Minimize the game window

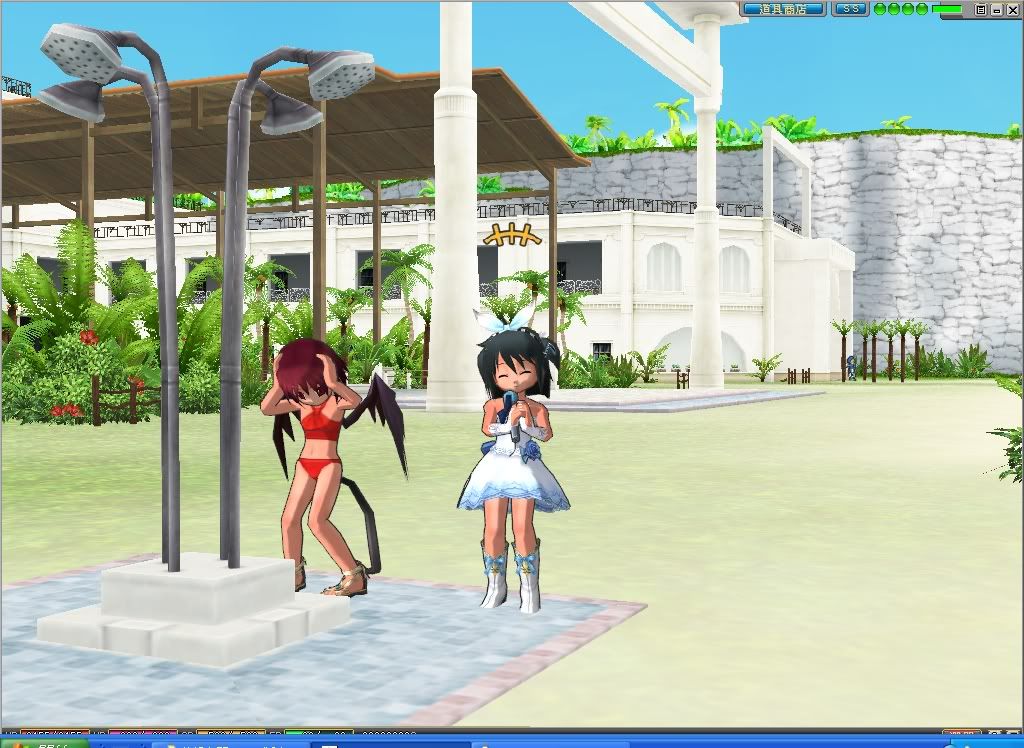click(996, 9)
